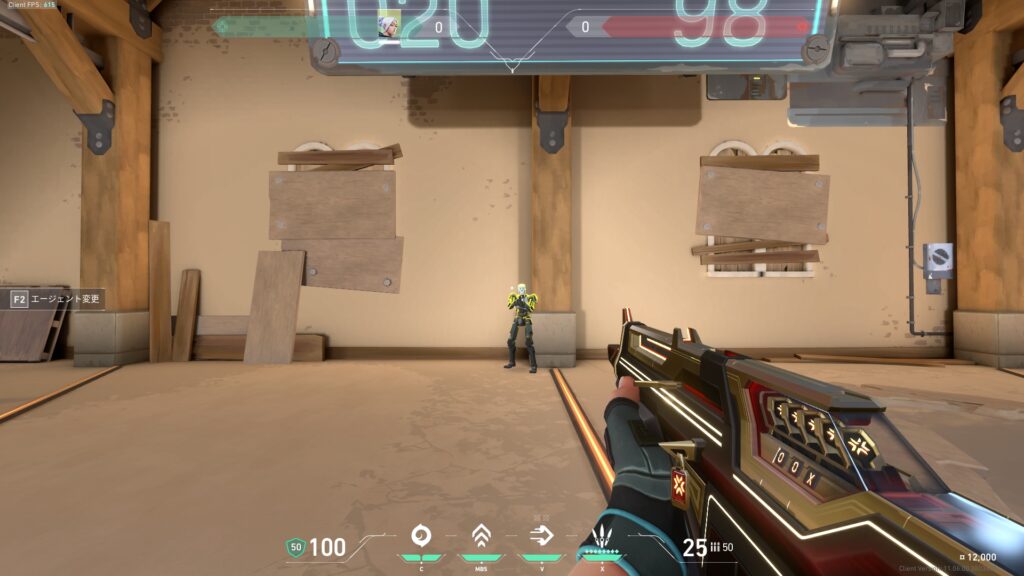The image size is (1024, 576).
Task: Select the Blade Storm ultimate knives icon
Action: [x=603, y=536]
